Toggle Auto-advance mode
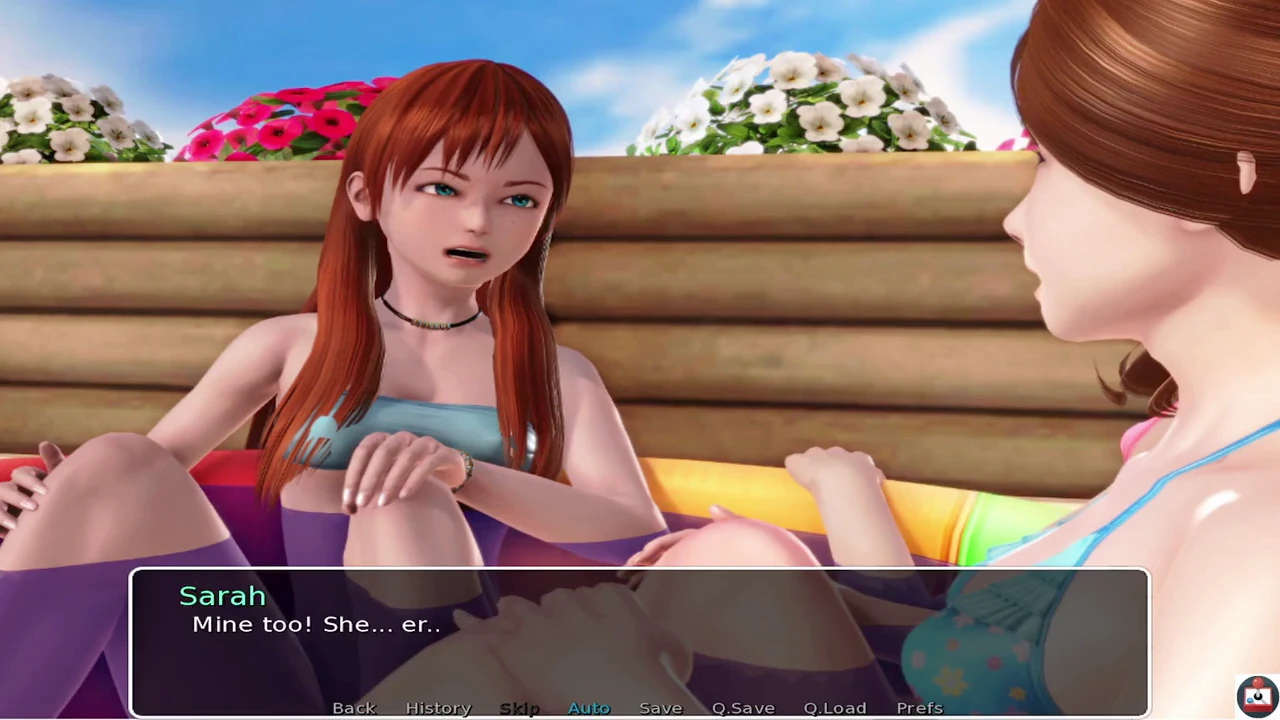The width and height of the screenshot is (1280, 720). (x=588, y=708)
